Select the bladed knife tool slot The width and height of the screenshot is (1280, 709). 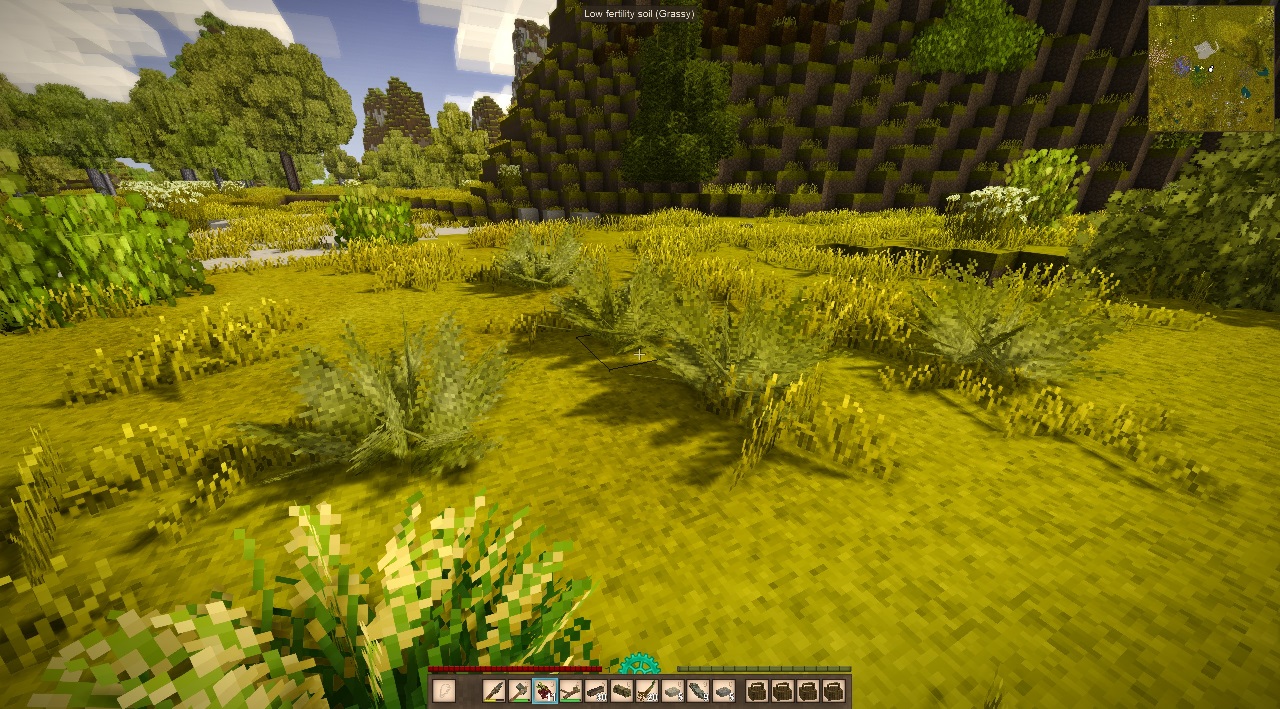494,691
